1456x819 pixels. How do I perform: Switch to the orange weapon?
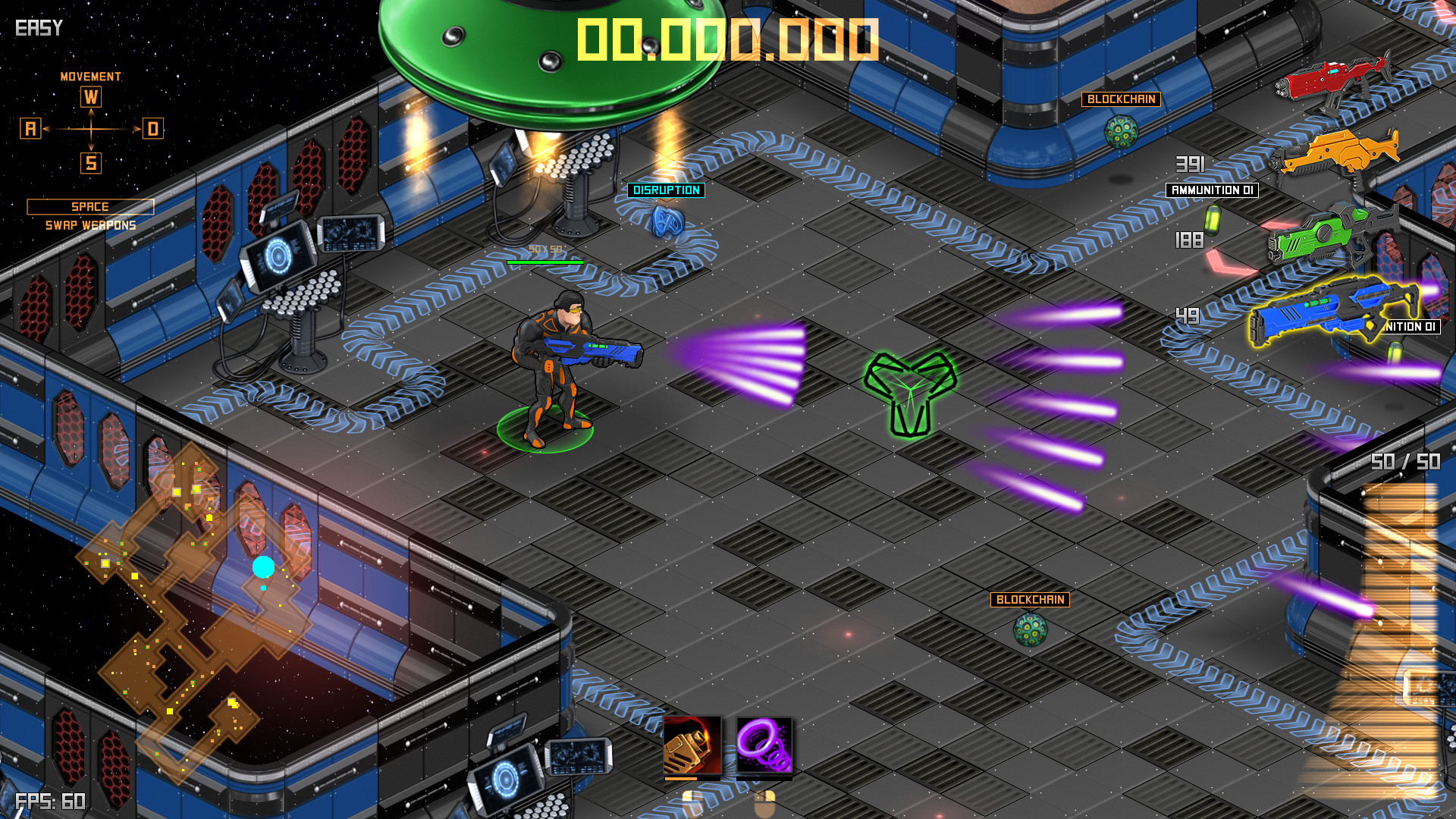1338,154
